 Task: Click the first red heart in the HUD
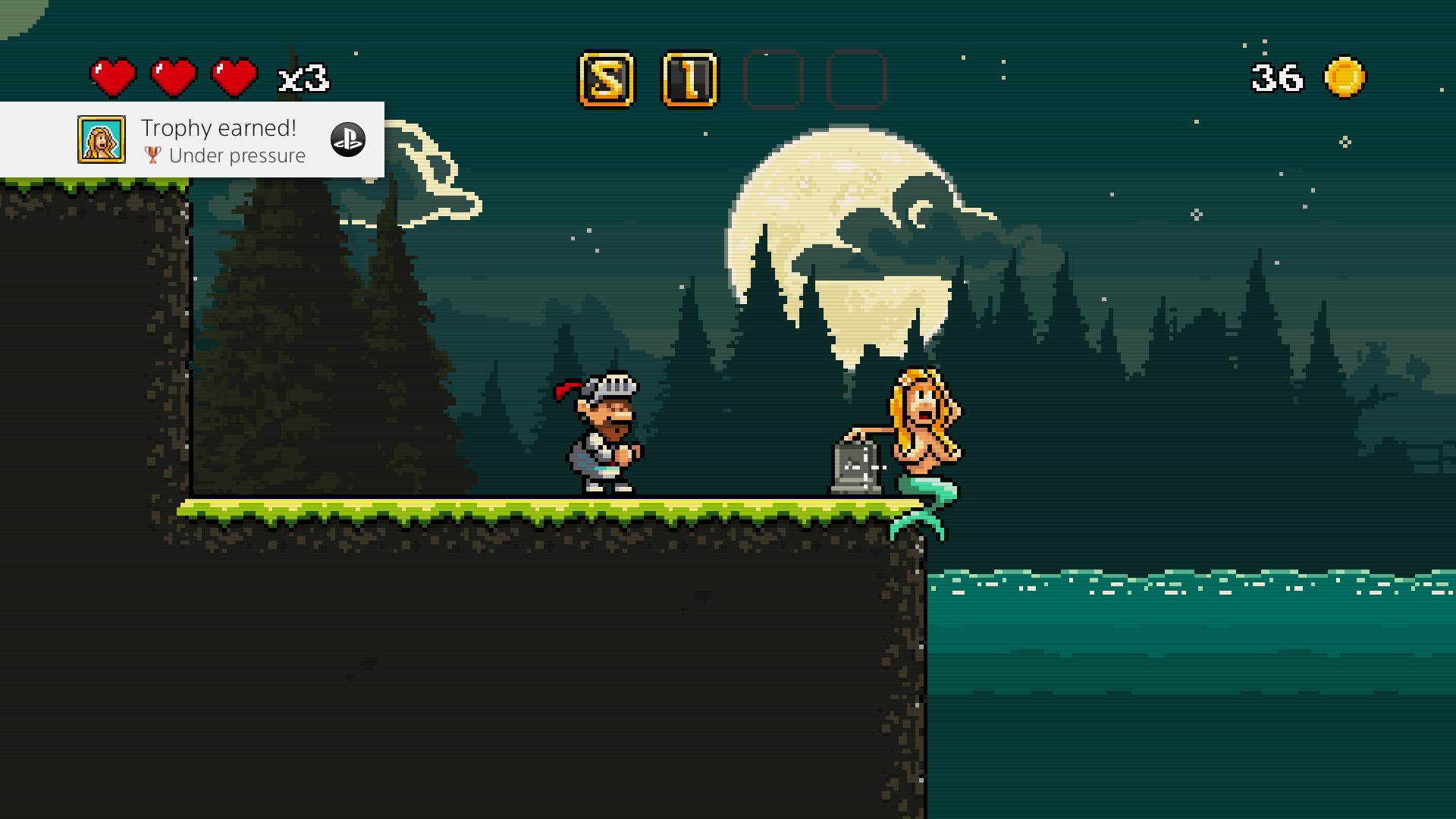tap(112, 76)
